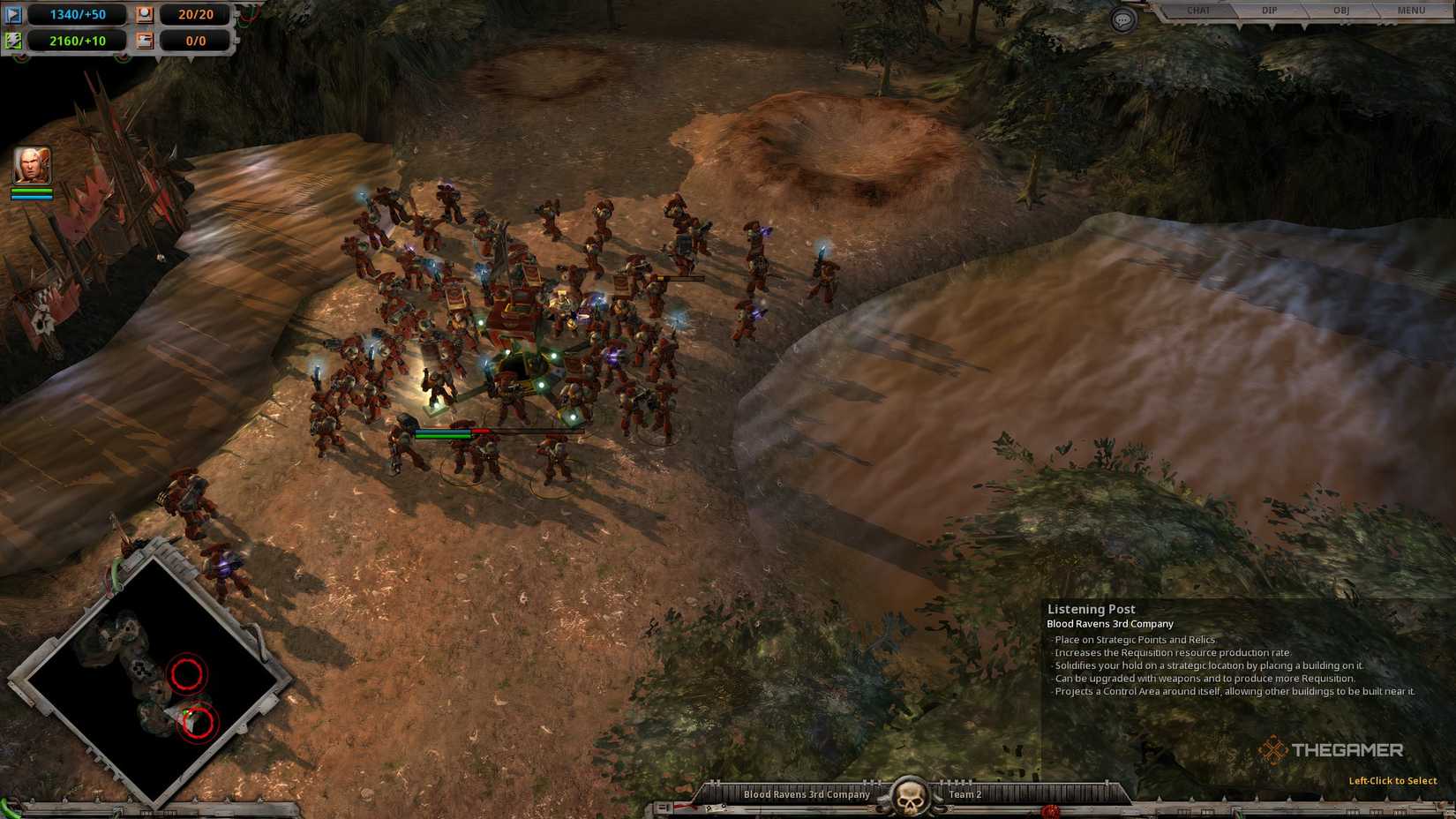Click the vehicle cap icon showing 0/0
The width and height of the screenshot is (1456, 819).
[x=145, y=40]
